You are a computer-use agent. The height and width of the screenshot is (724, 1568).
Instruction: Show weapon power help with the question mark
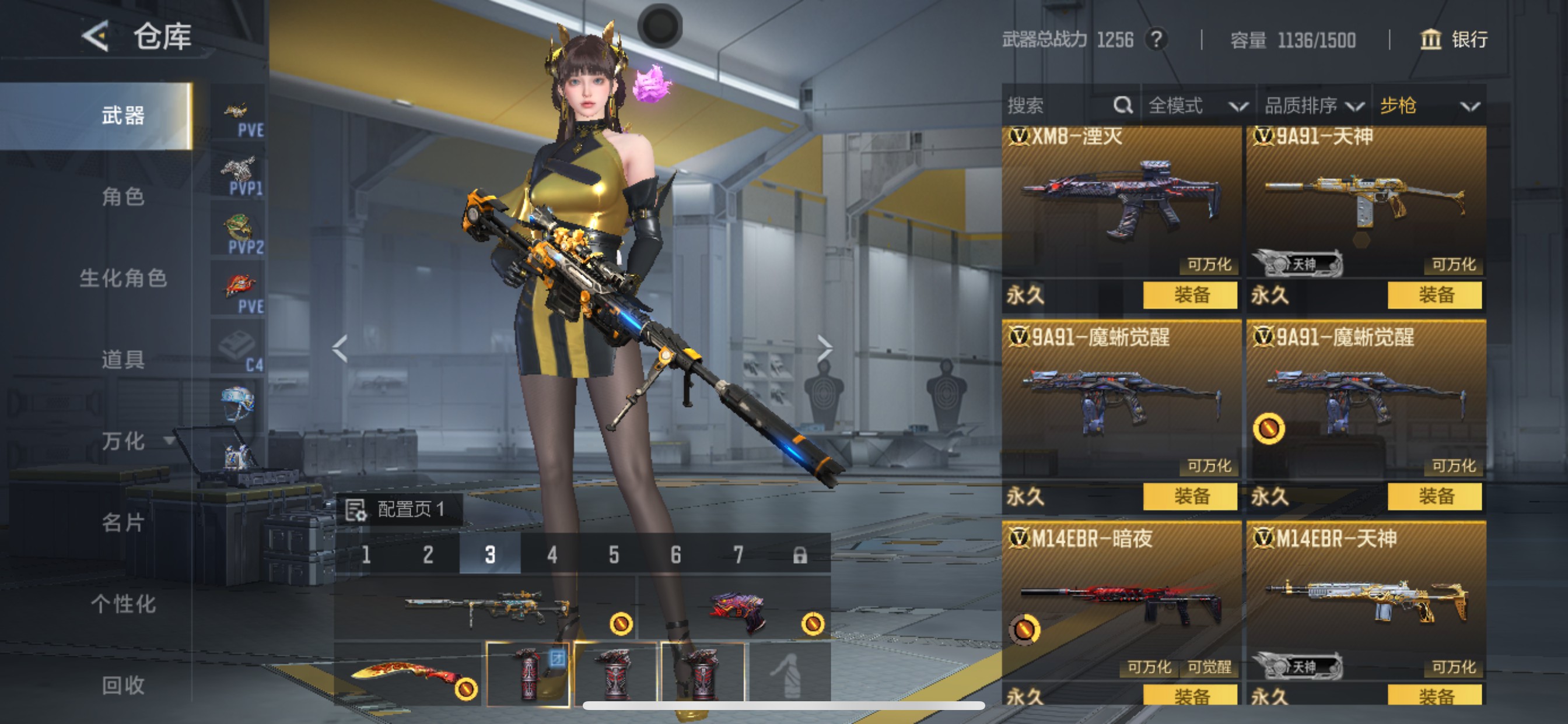click(1156, 40)
